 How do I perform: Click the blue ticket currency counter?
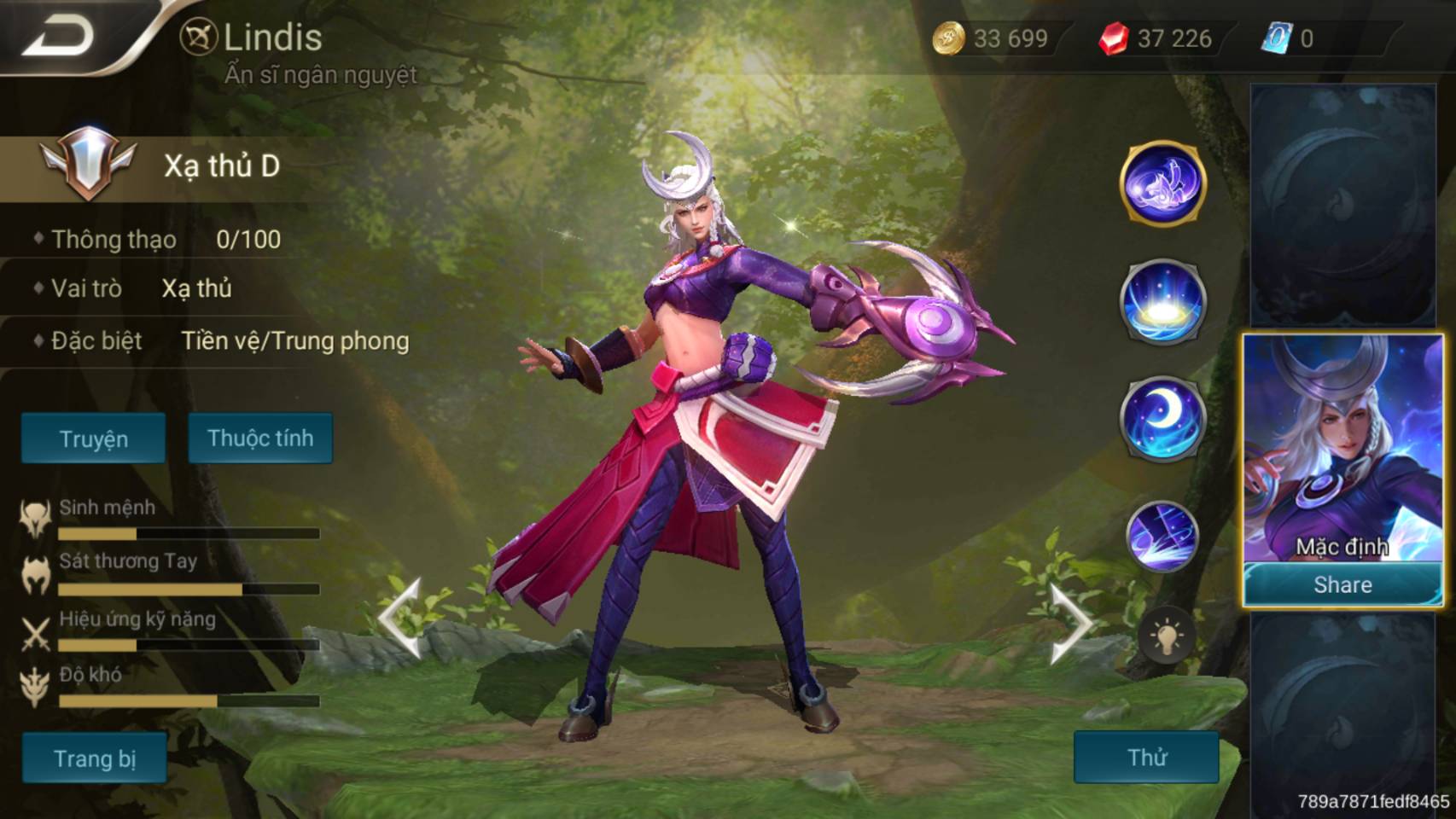tap(1289, 38)
